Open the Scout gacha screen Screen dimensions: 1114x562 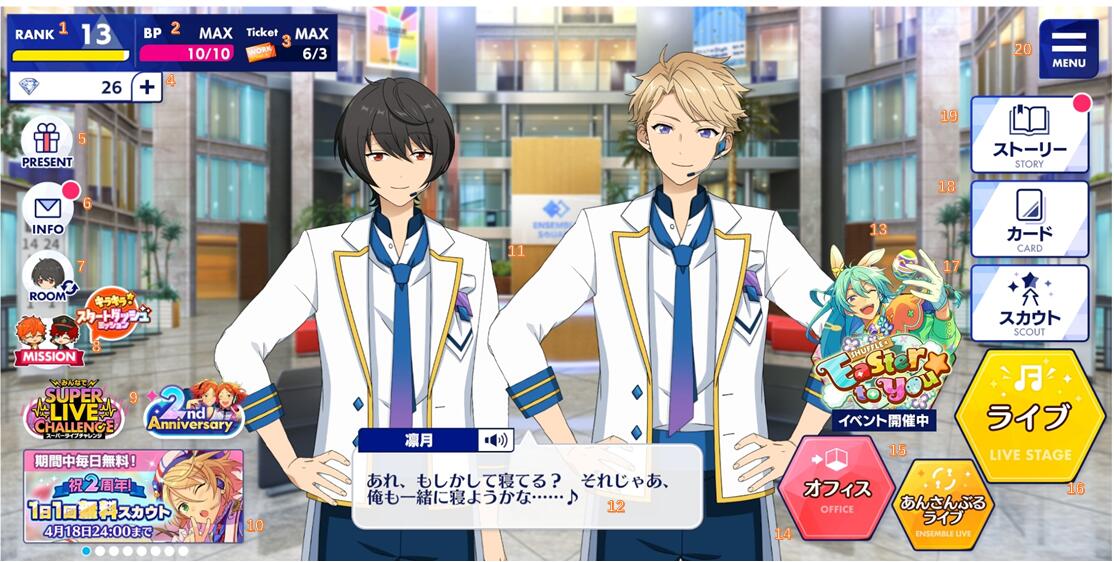[x=1029, y=304]
